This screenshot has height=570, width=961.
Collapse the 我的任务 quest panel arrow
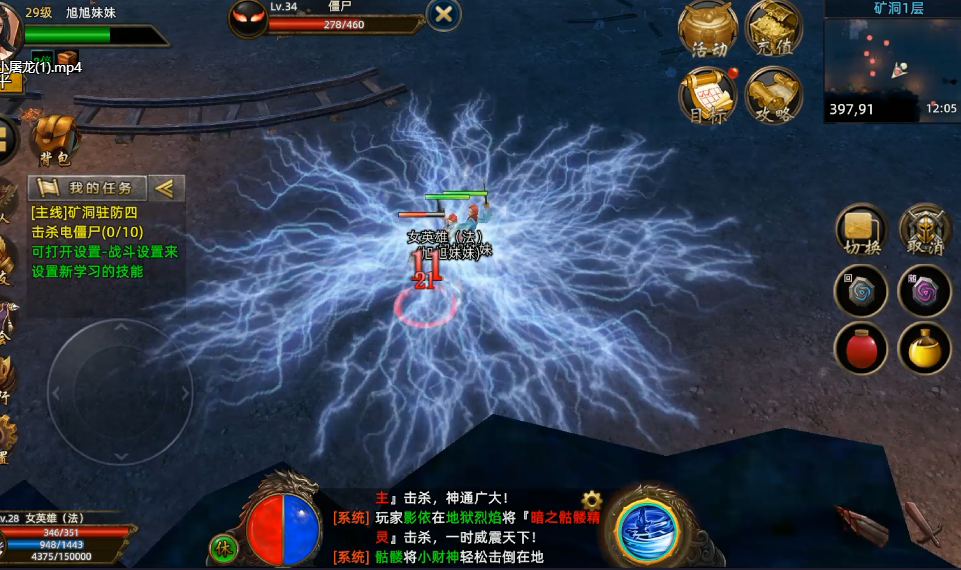tap(166, 187)
